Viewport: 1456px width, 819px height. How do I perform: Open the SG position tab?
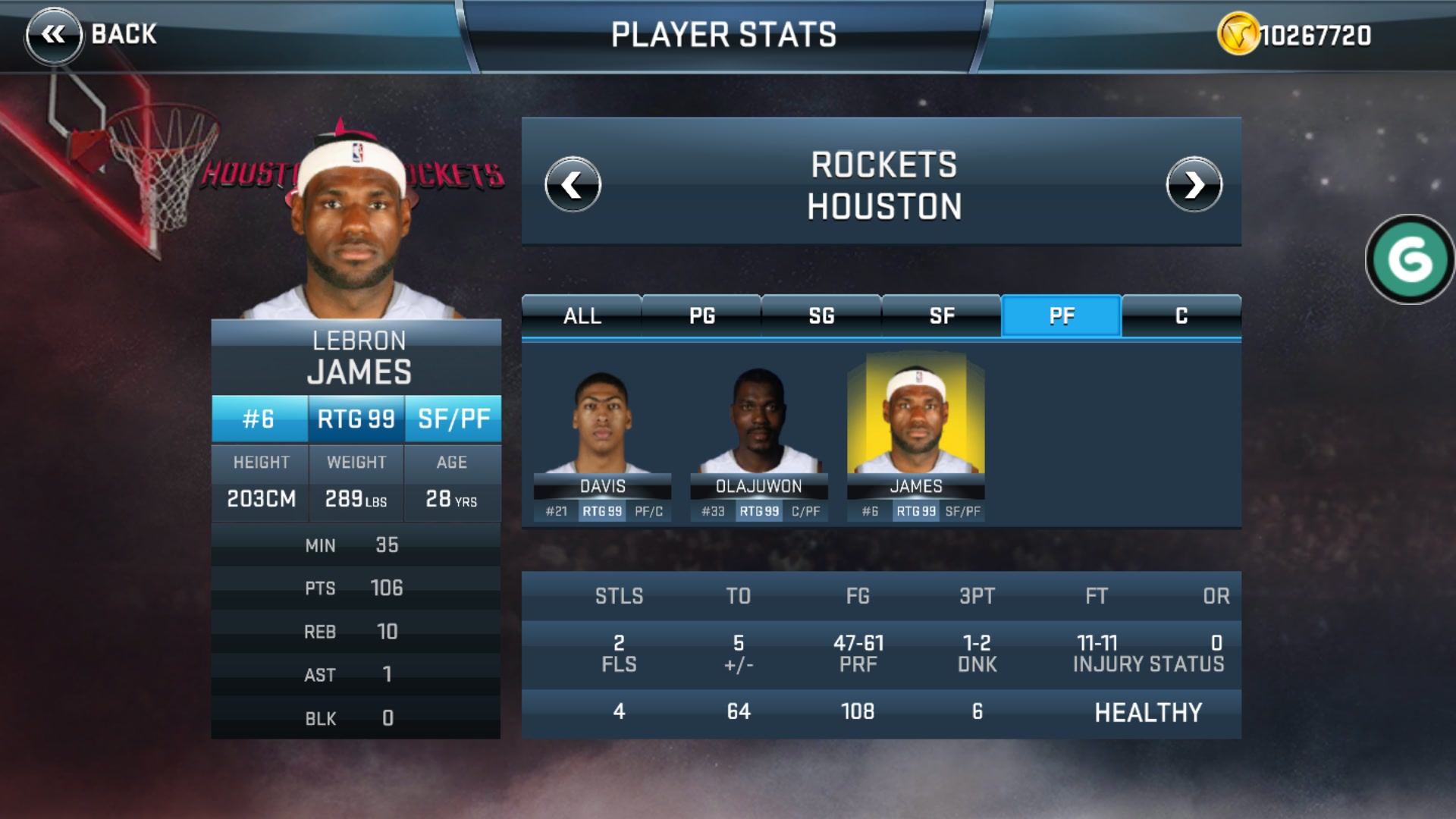pos(821,315)
